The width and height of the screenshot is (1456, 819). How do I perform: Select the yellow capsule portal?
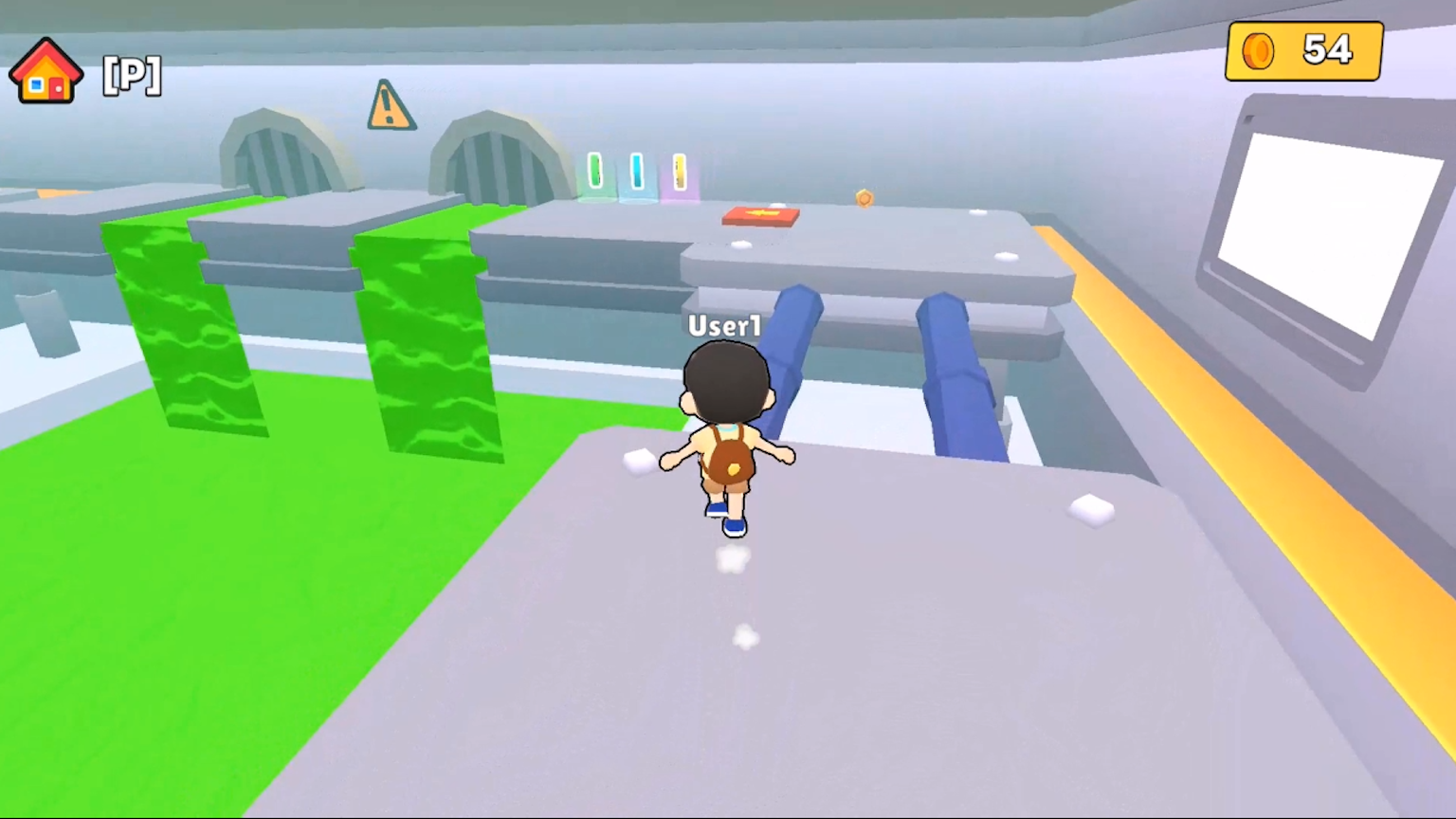pyautogui.click(x=679, y=172)
